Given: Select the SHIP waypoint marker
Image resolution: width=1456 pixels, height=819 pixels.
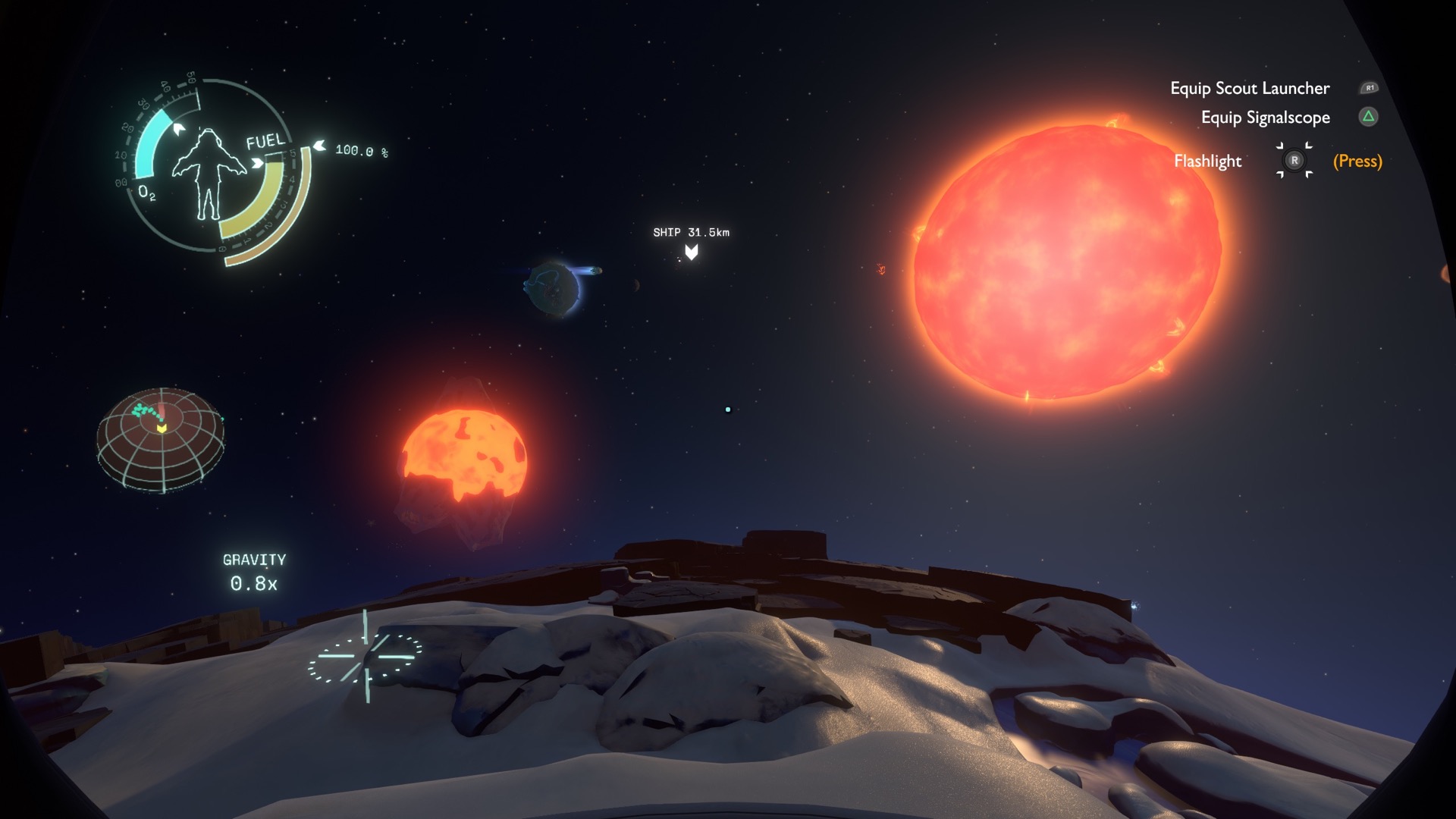Looking at the screenshot, I should [692, 251].
